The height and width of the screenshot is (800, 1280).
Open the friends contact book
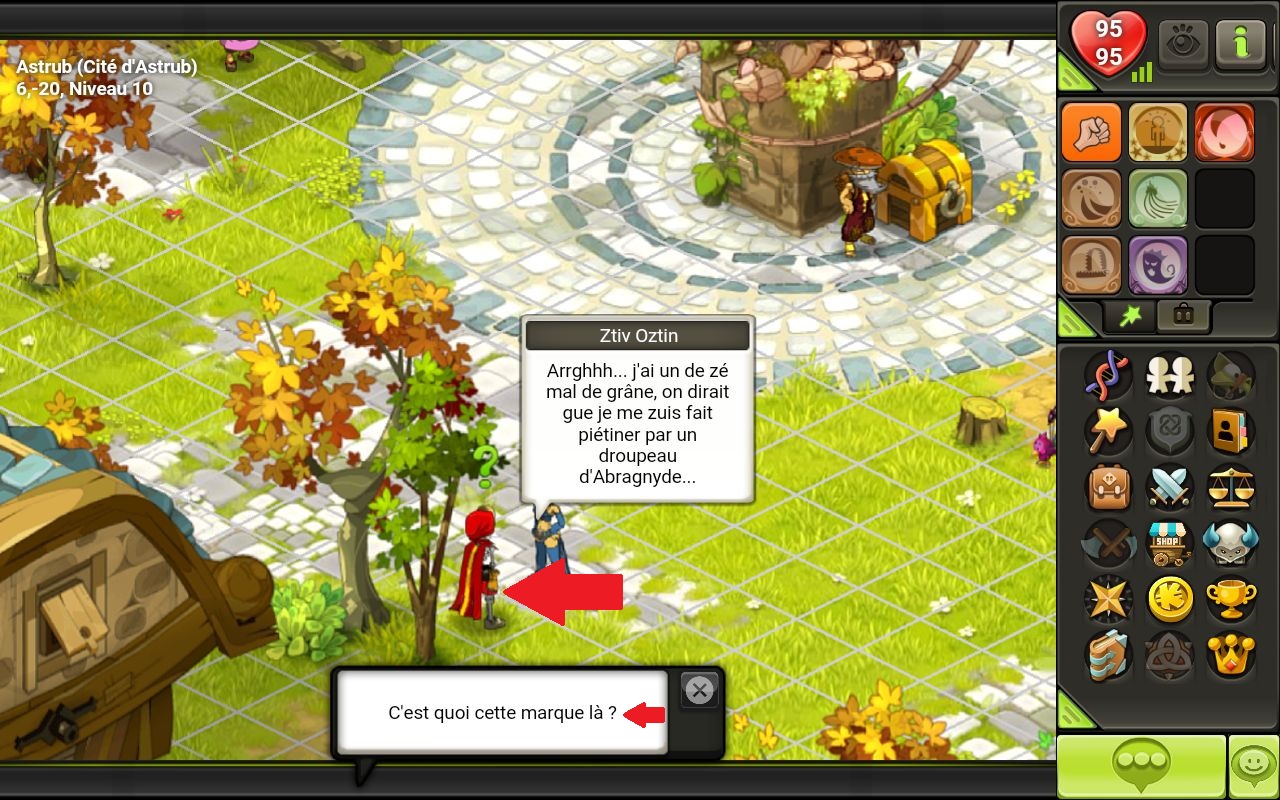(x=1231, y=431)
